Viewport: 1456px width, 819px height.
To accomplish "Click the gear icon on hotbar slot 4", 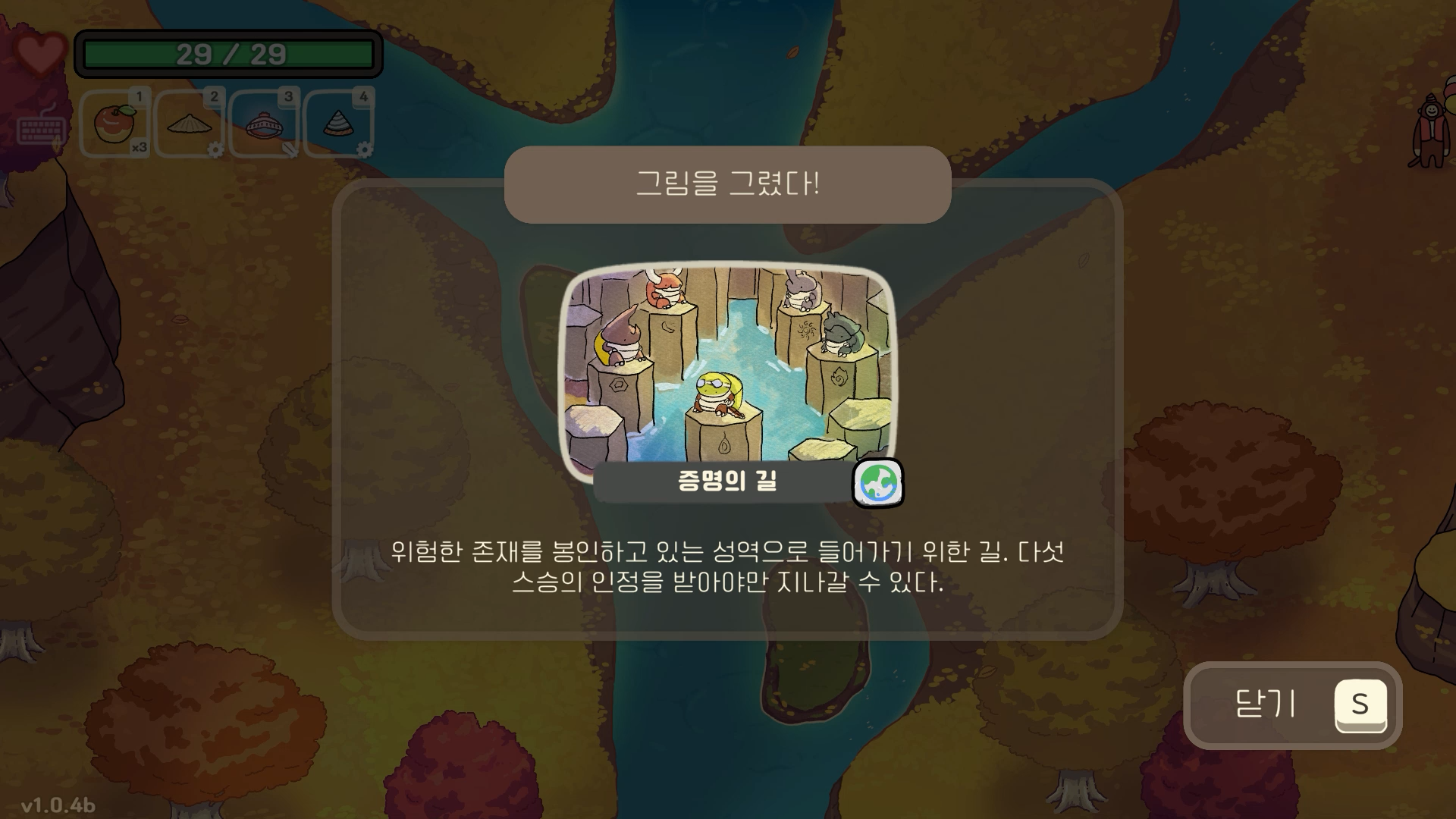I will click(x=364, y=149).
